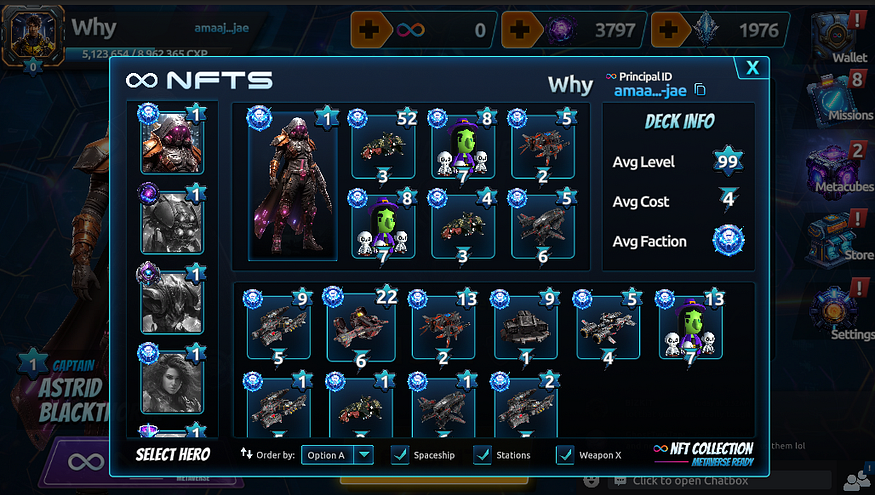Copy the Principal ID
This screenshot has height=495, width=875.
700,90
